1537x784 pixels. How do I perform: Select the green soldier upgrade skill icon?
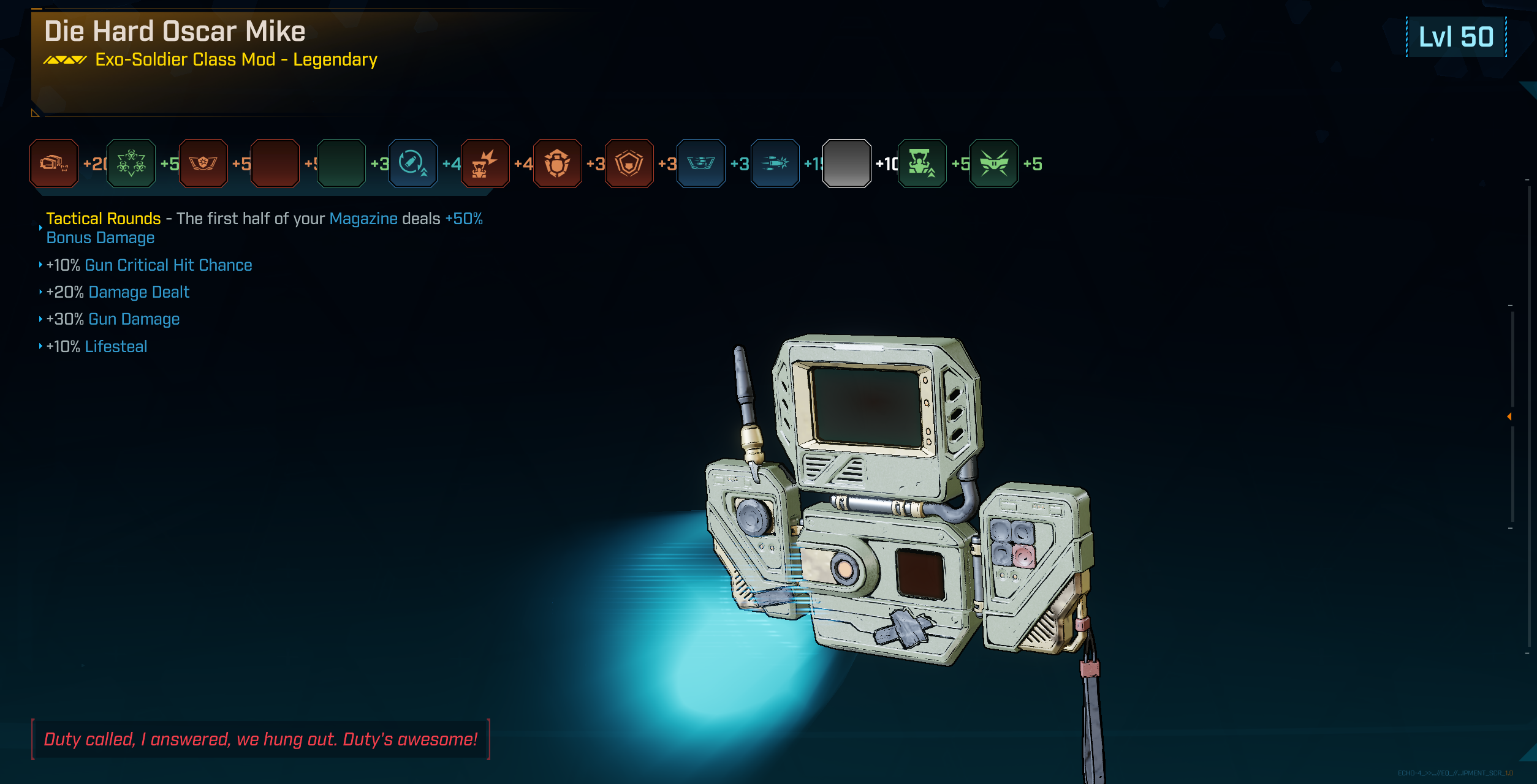click(x=922, y=164)
